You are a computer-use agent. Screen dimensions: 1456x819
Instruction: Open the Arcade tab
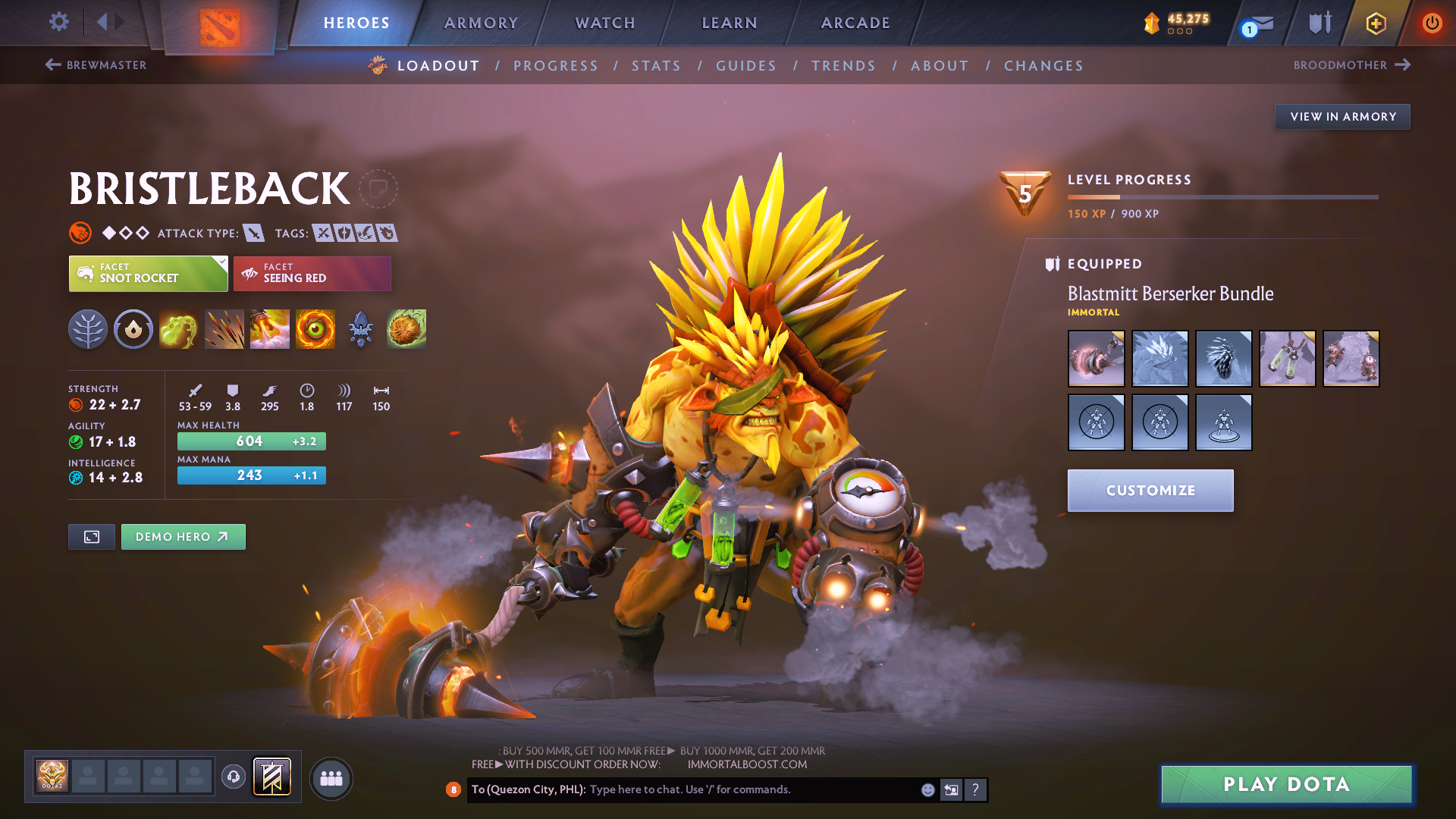click(x=855, y=23)
